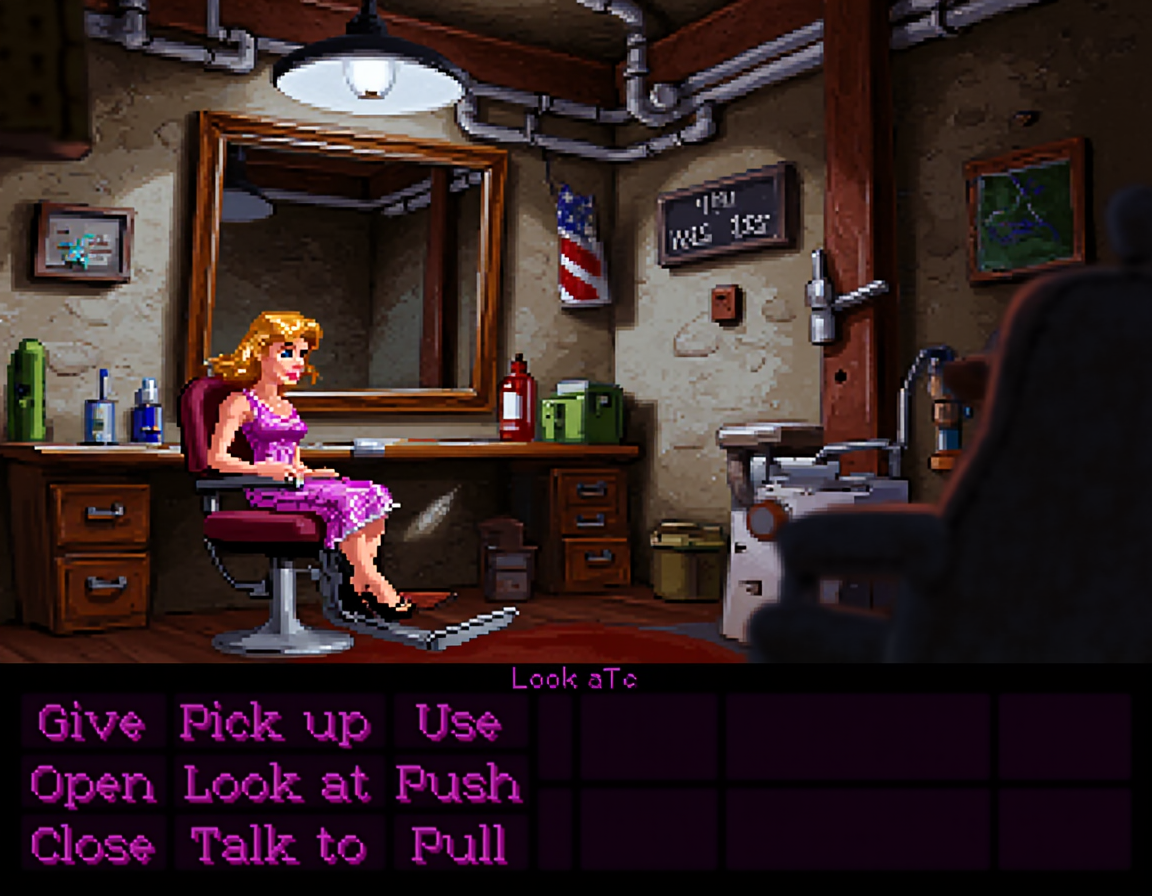Activate the Use verb
This screenshot has width=1152, height=896.
[x=459, y=723]
